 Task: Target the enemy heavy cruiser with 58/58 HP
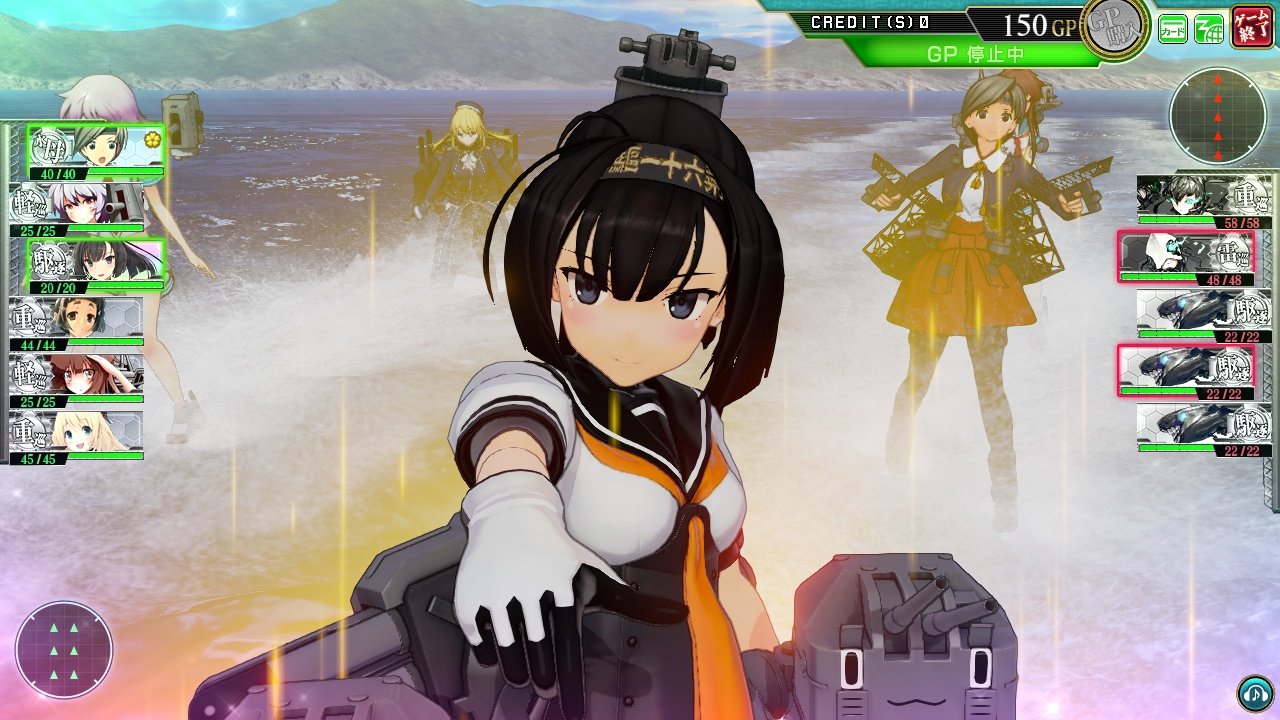click(x=1204, y=200)
